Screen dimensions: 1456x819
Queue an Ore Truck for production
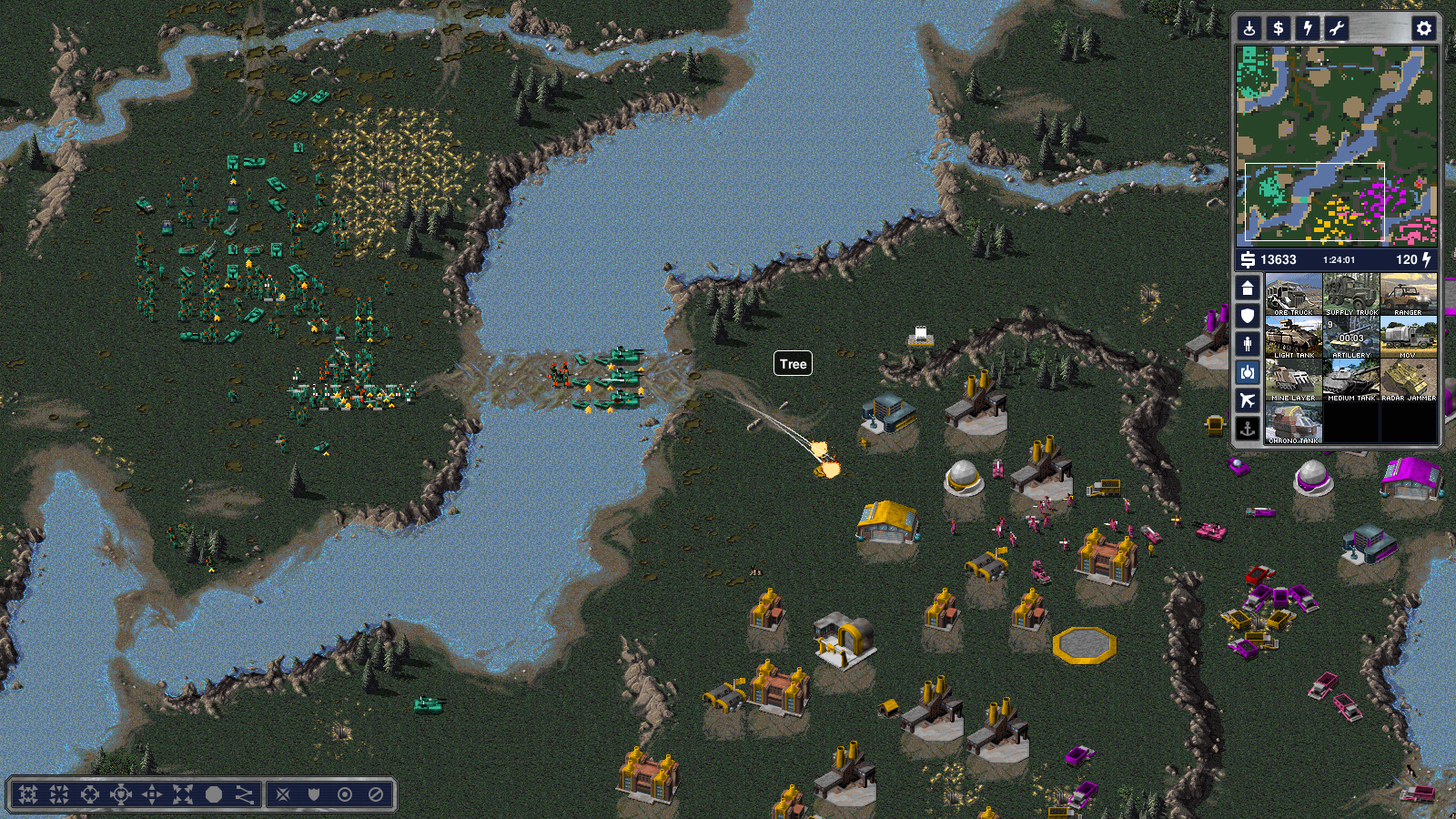[1293, 294]
